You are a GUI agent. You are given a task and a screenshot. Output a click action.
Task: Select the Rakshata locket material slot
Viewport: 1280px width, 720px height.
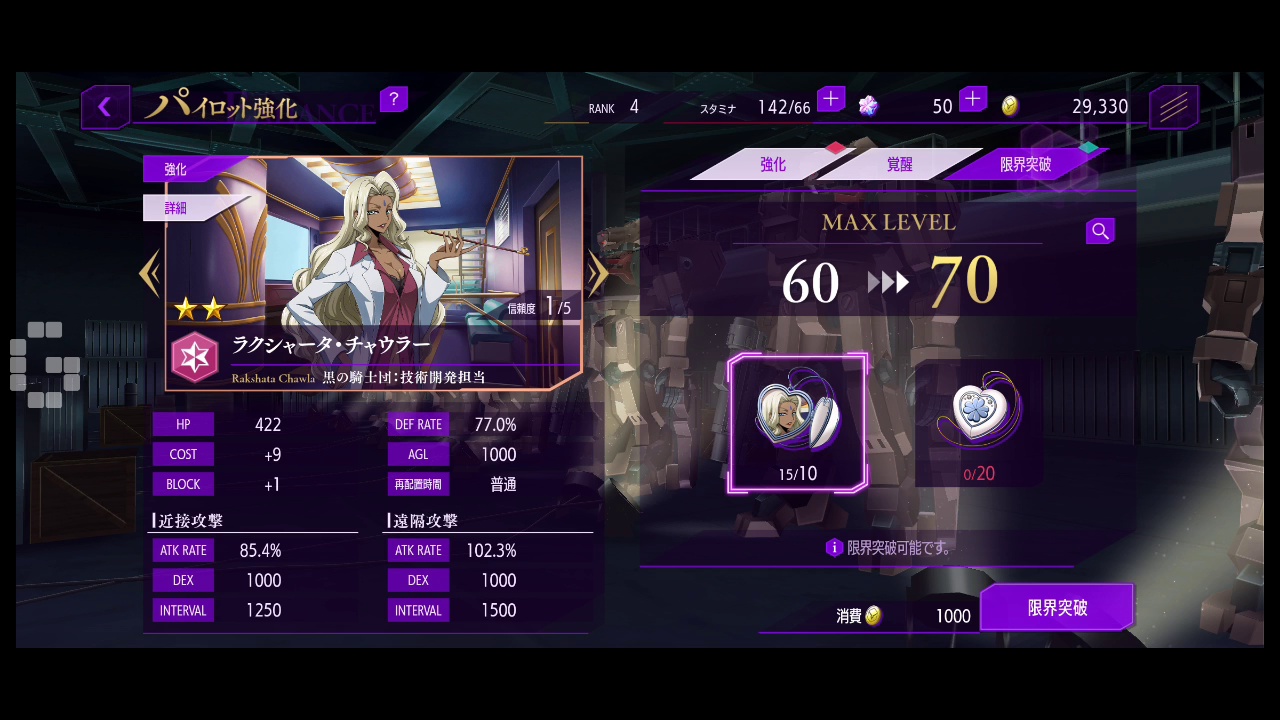(x=798, y=423)
